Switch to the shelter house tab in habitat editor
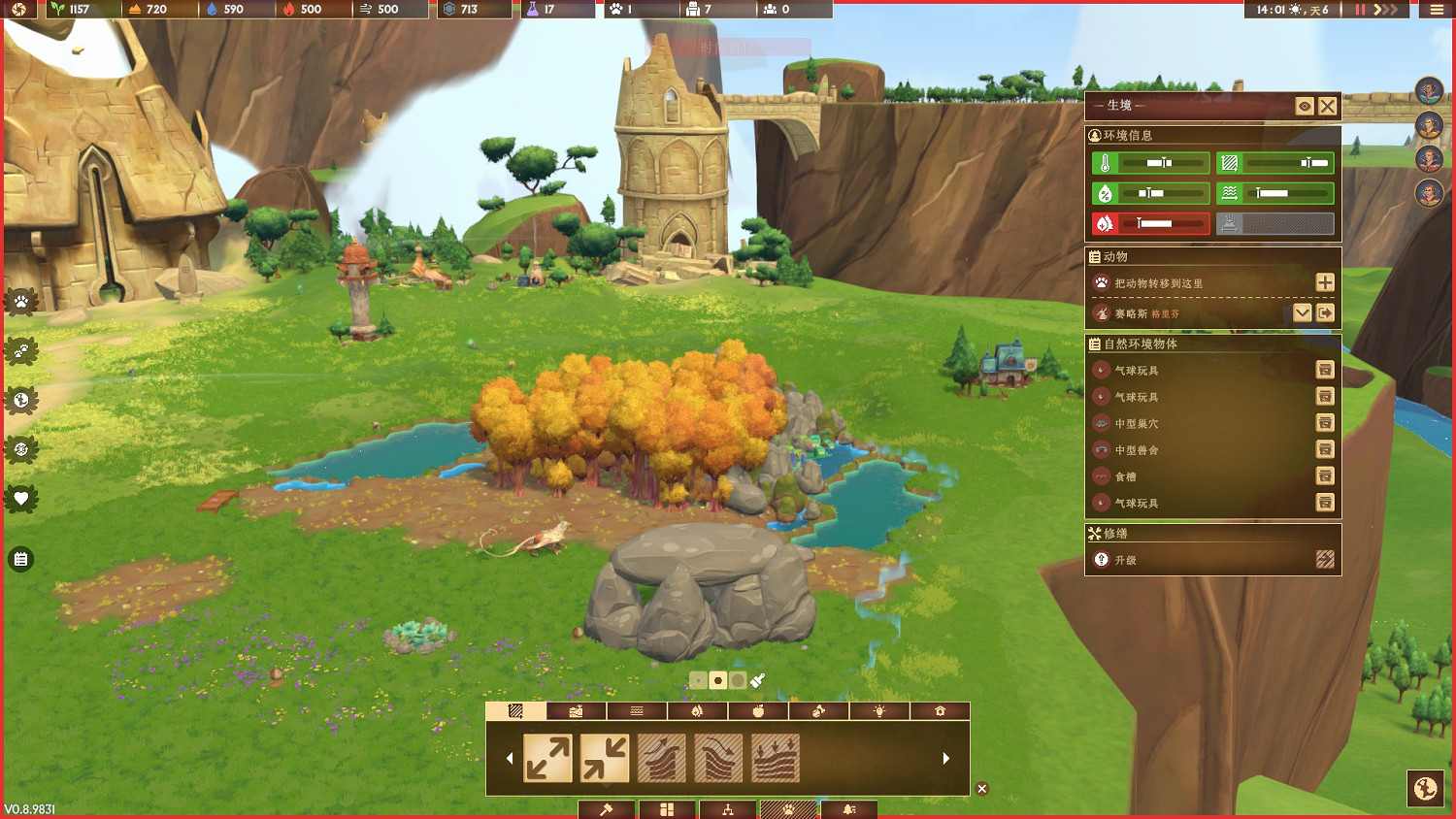 click(x=940, y=710)
